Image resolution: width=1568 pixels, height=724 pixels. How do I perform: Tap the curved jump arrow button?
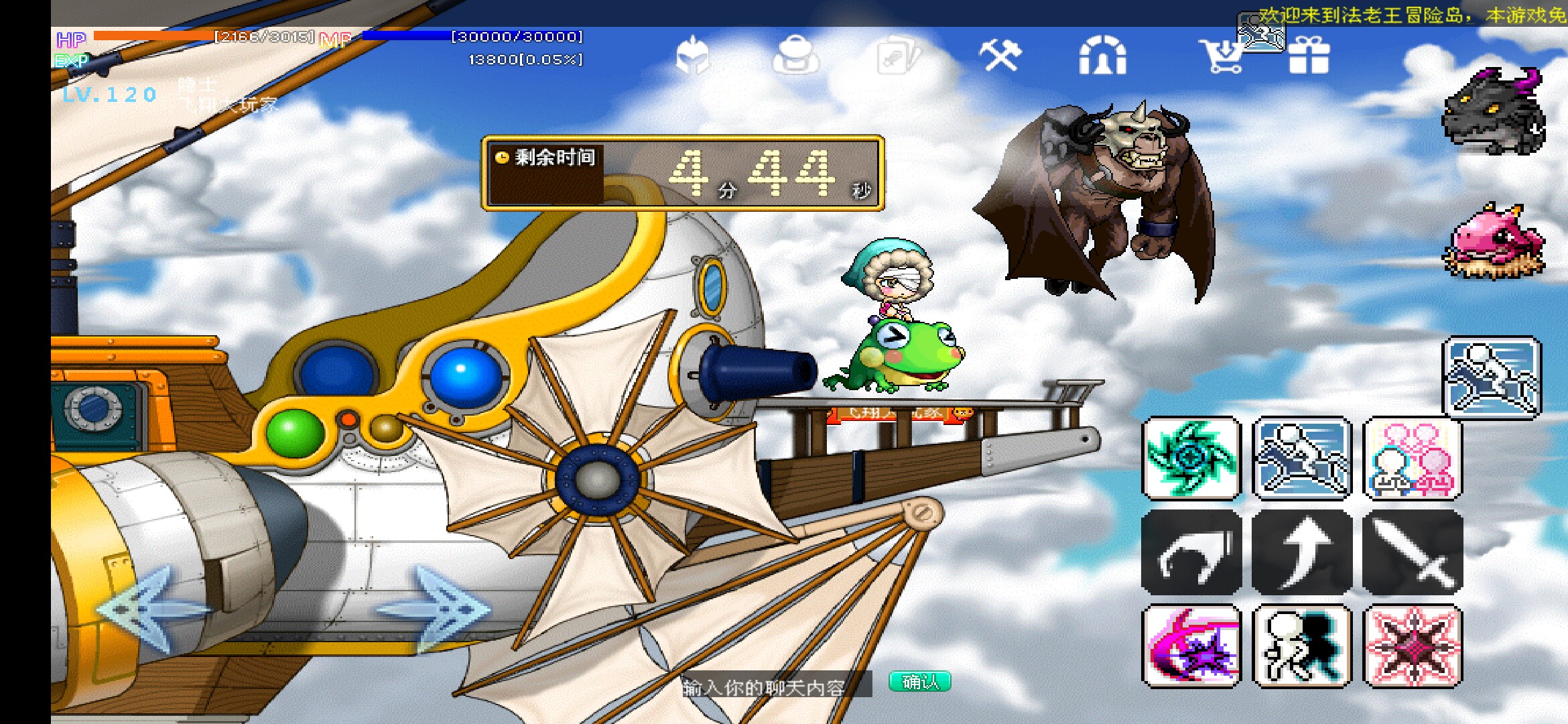pyautogui.click(x=1191, y=552)
